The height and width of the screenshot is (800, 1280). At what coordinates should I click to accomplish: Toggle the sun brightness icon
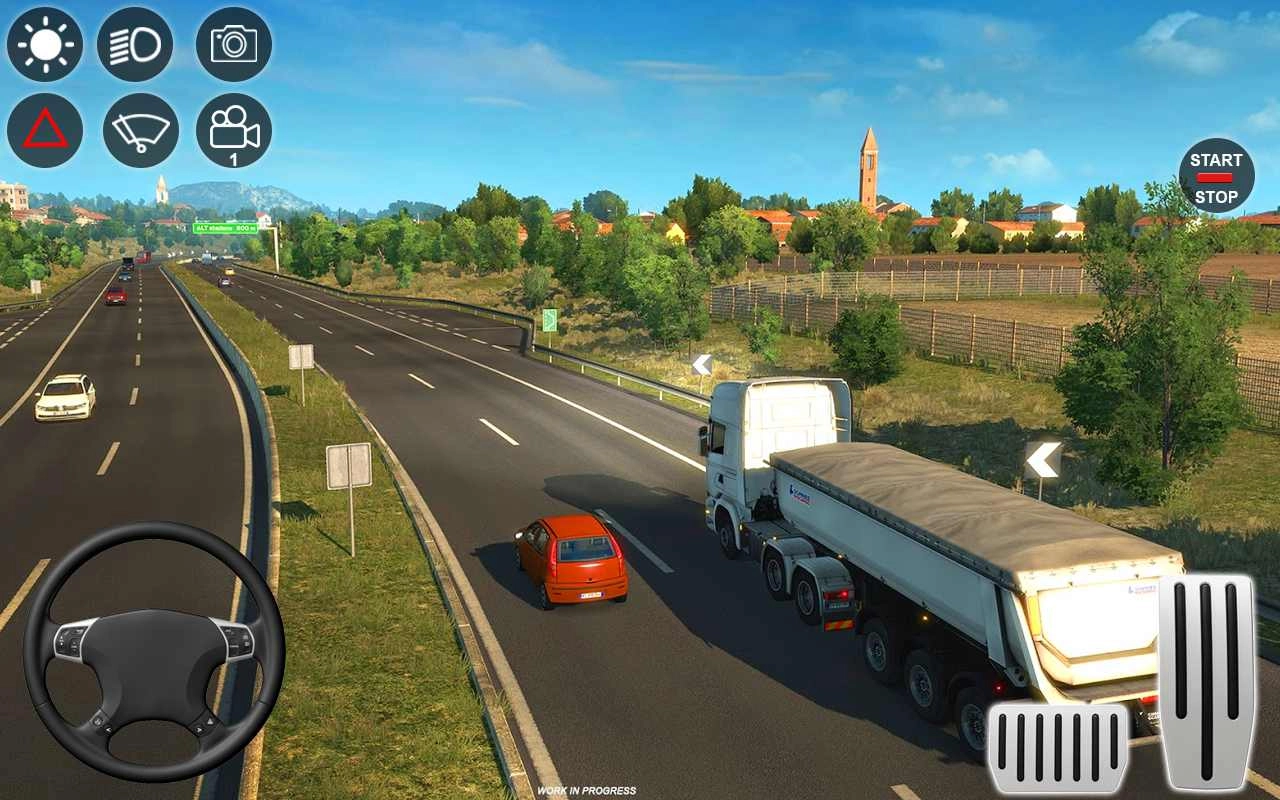click(x=45, y=44)
